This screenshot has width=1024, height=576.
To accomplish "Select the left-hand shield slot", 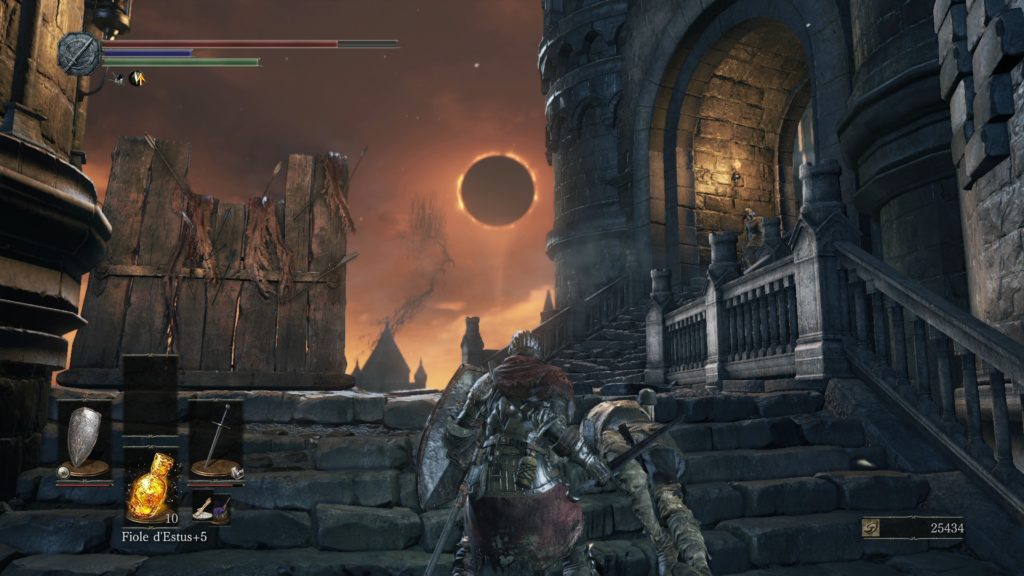I will 84,438.
